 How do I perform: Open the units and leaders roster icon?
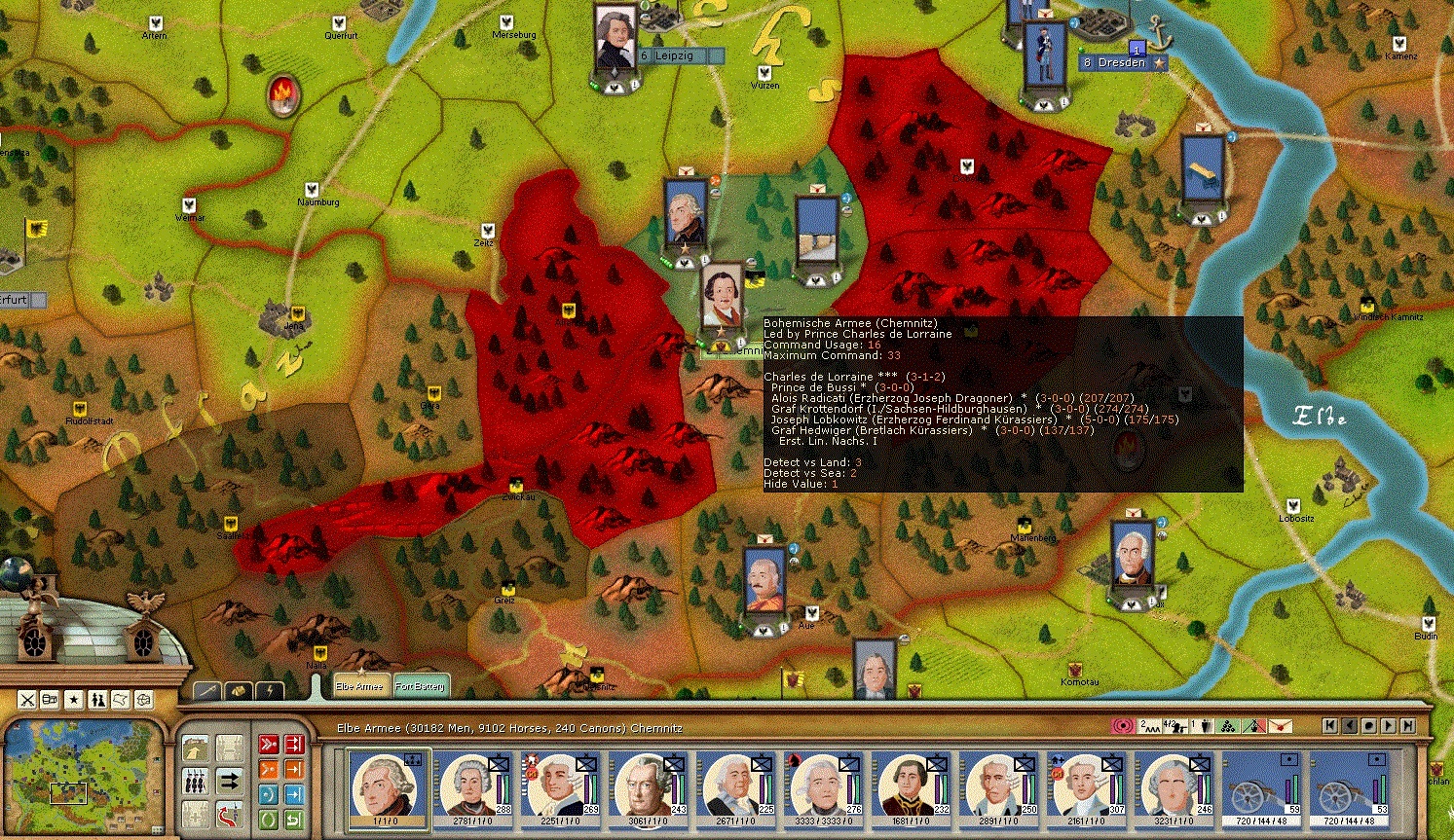pyautogui.click(x=96, y=699)
